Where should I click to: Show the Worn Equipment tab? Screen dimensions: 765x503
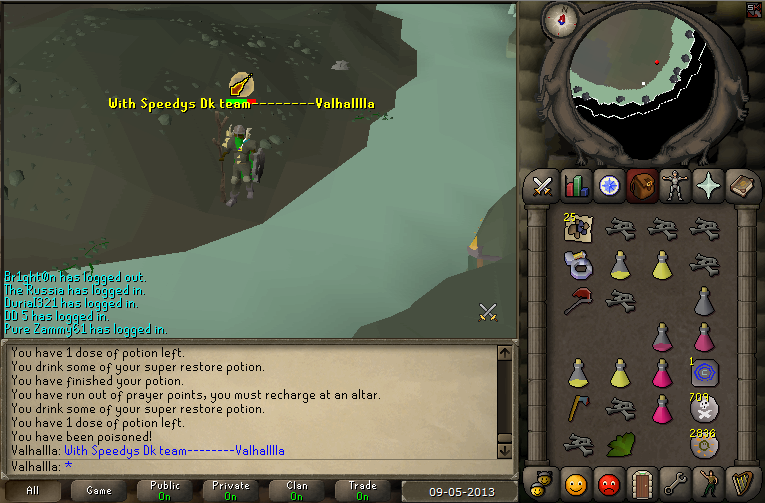[x=674, y=185]
